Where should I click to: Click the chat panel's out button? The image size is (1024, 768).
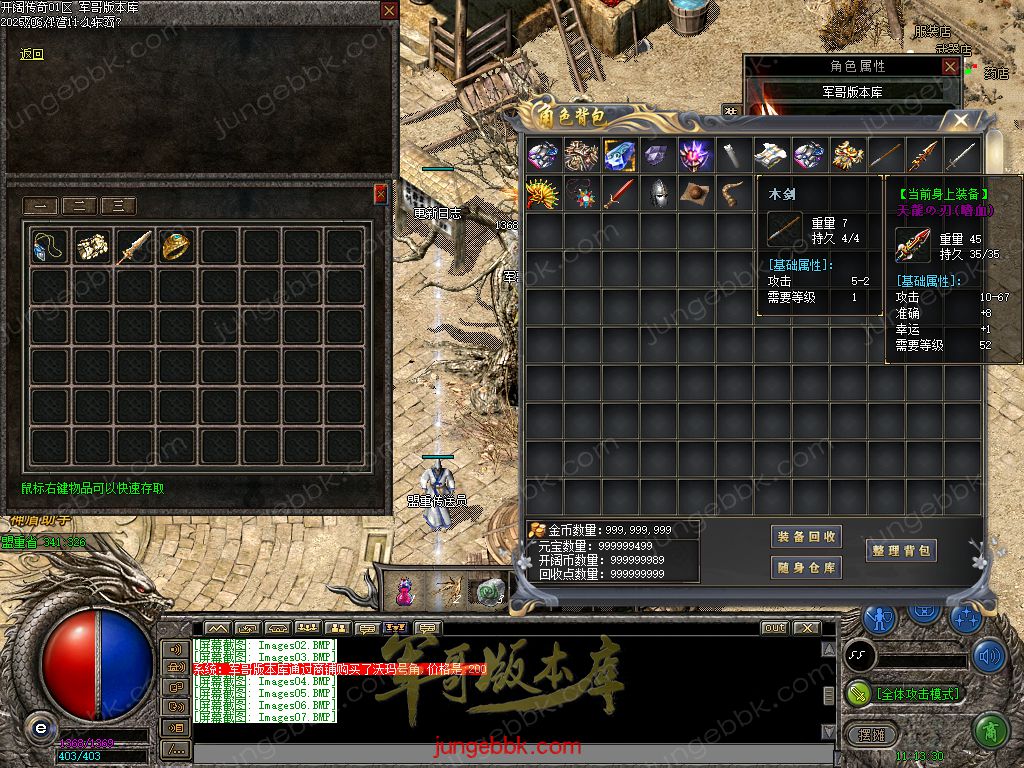[774, 628]
